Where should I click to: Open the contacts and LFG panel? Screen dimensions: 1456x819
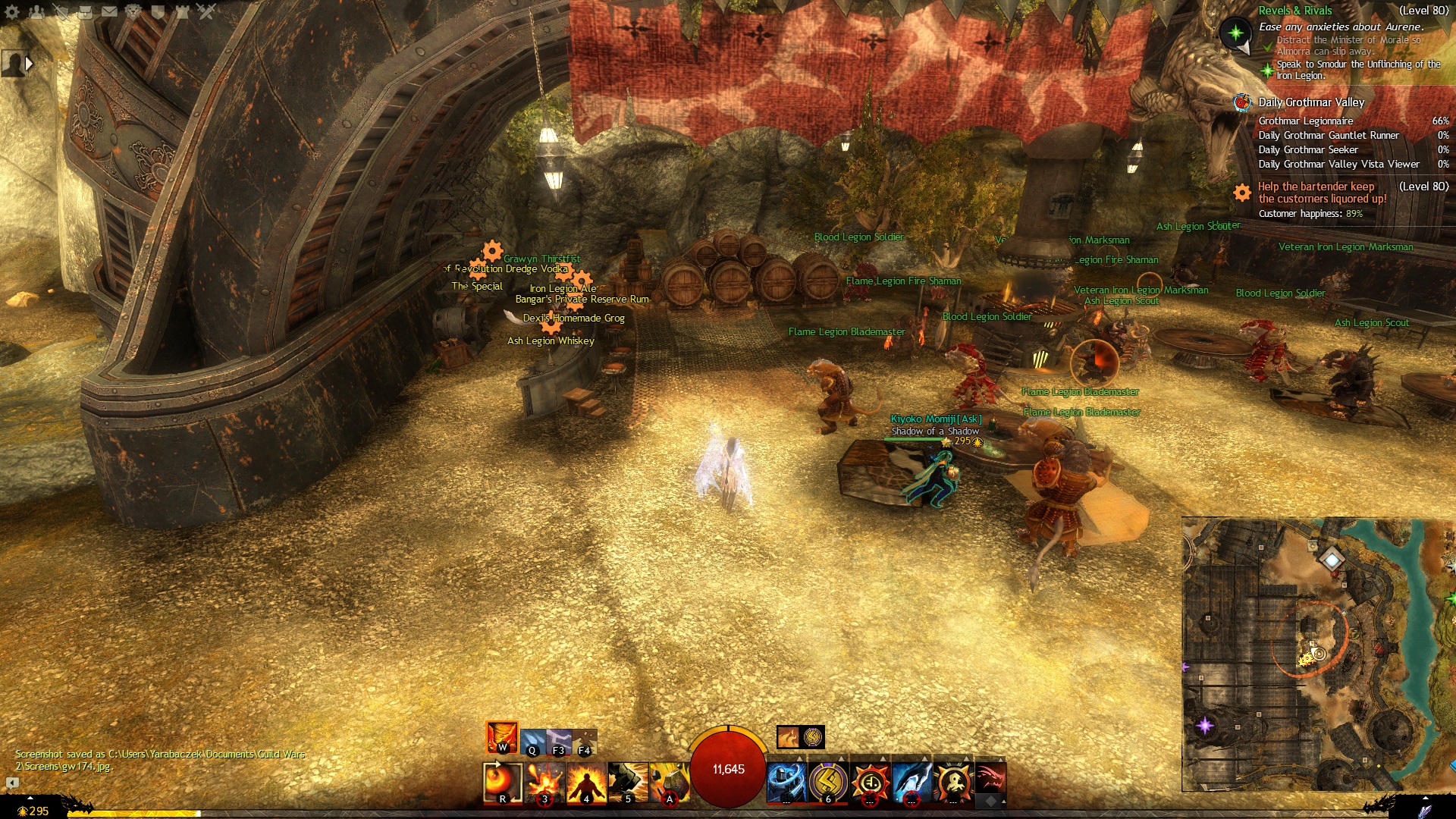click(x=36, y=11)
